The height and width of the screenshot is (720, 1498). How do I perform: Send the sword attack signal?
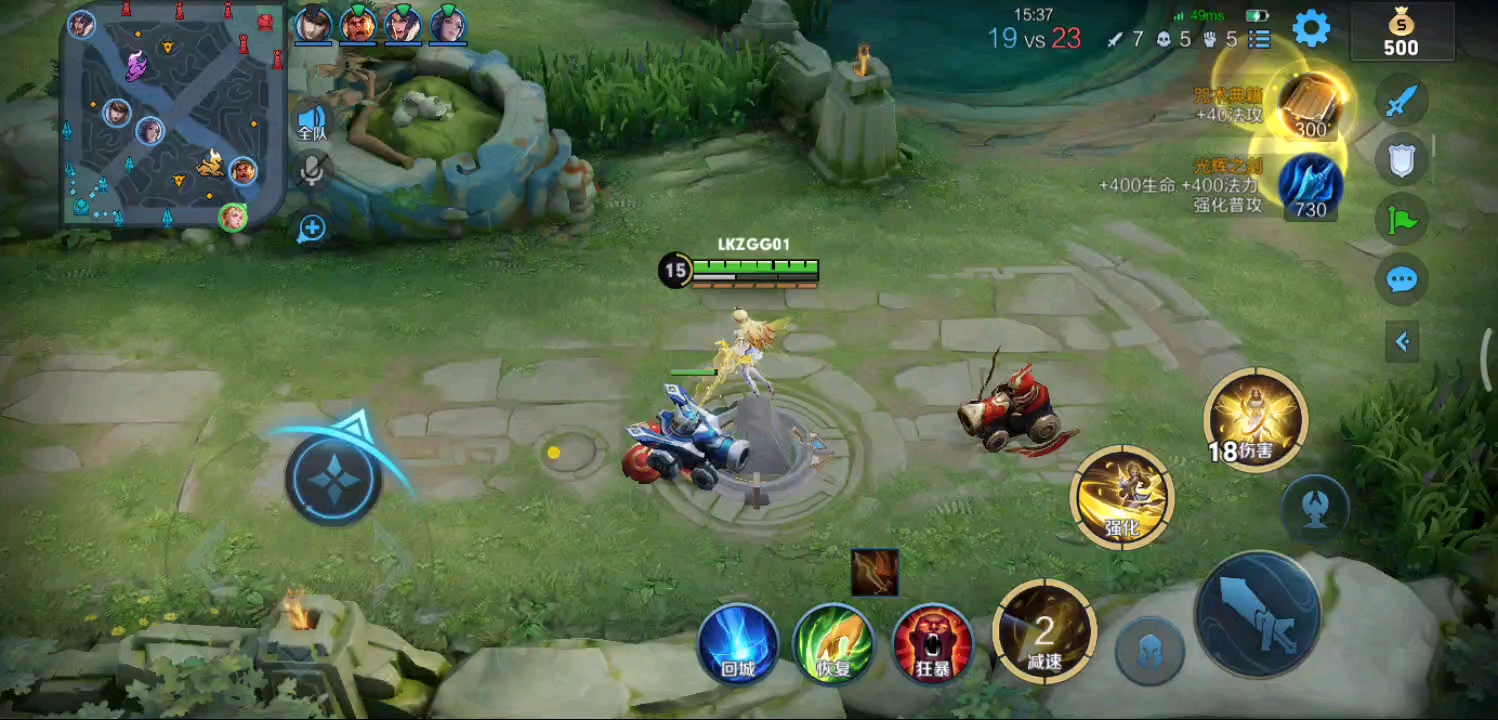[1401, 100]
